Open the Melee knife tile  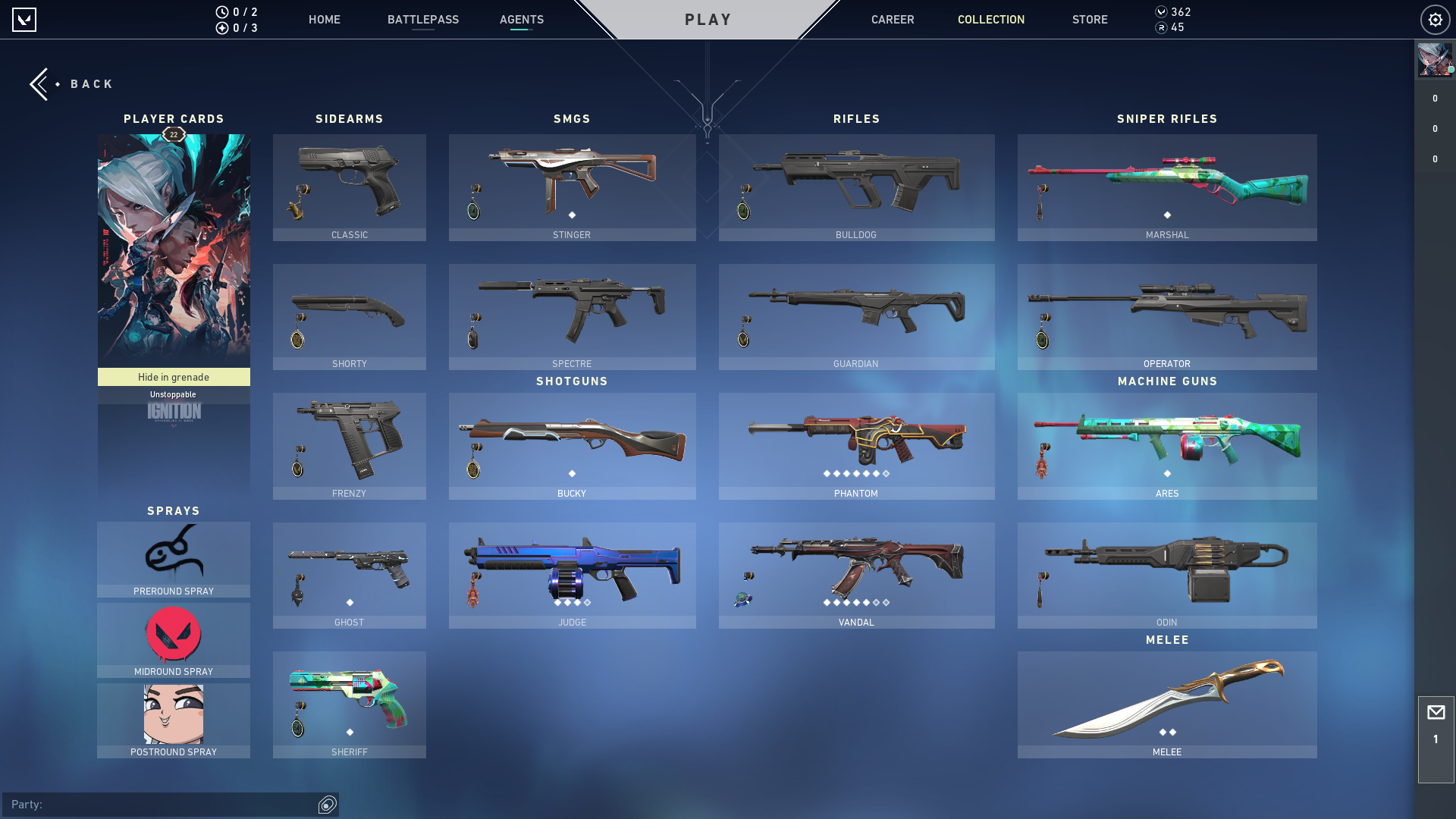click(x=1166, y=704)
